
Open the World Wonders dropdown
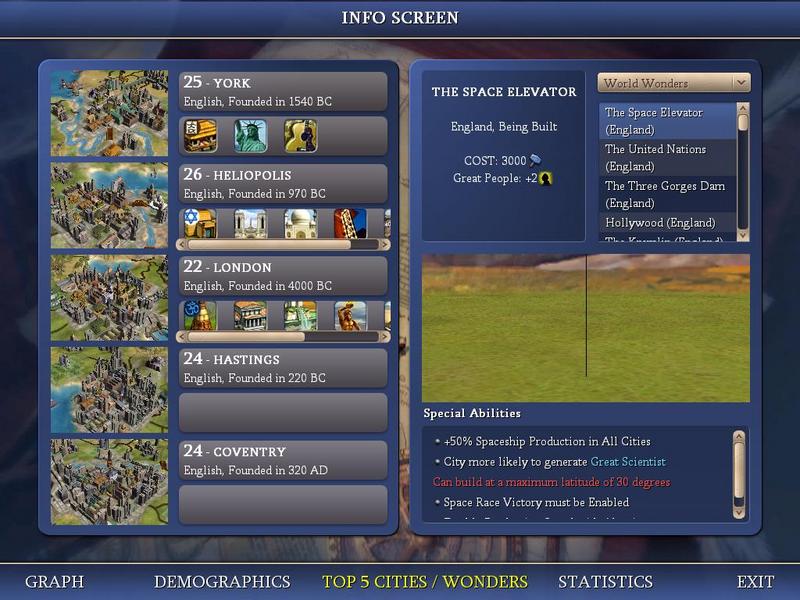coord(673,83)
